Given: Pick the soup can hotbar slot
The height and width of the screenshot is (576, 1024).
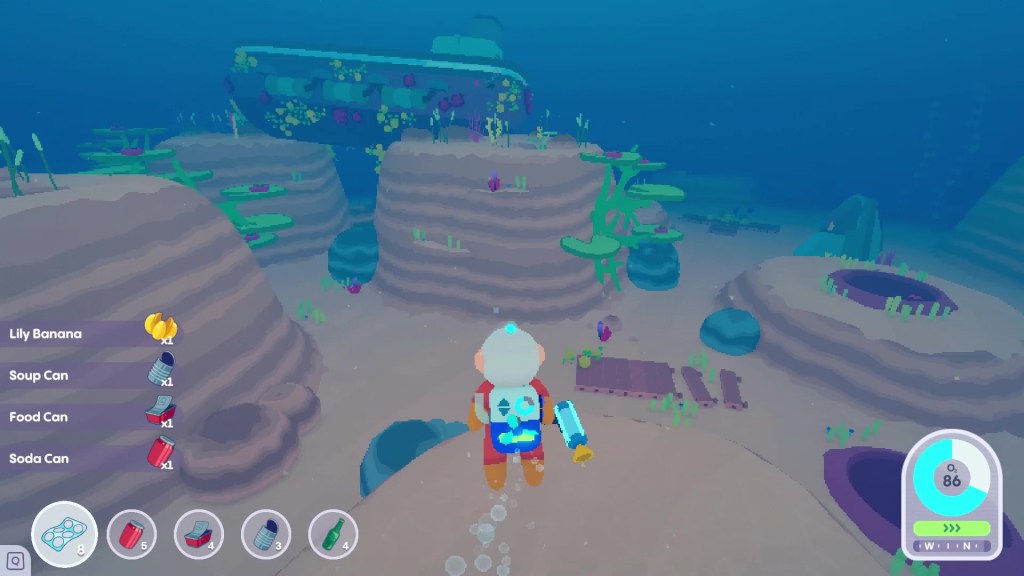Looking at the screenshot, I should [x=266, y=534].
